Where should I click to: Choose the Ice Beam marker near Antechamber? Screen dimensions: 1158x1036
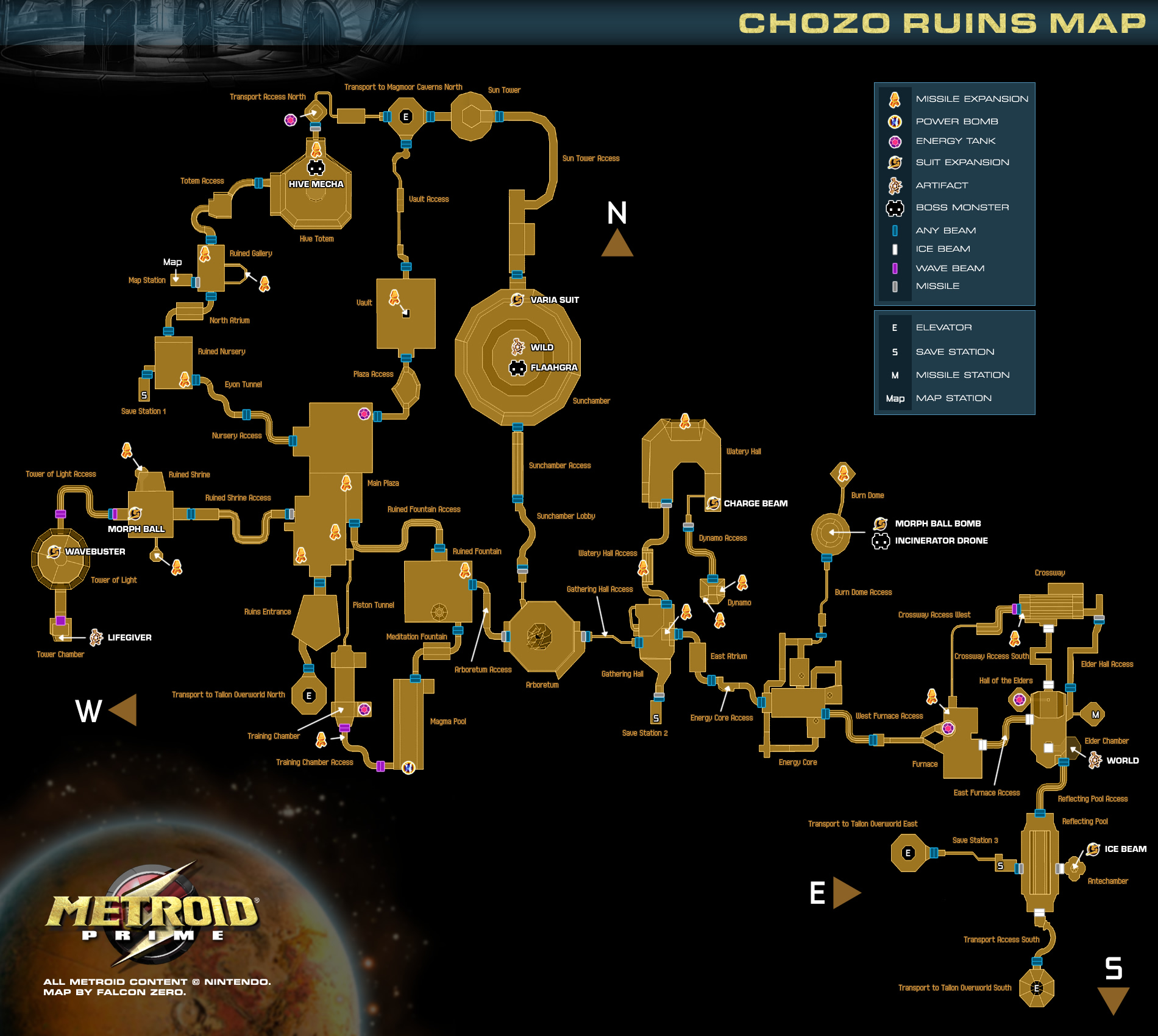[x=1093, y=849]
